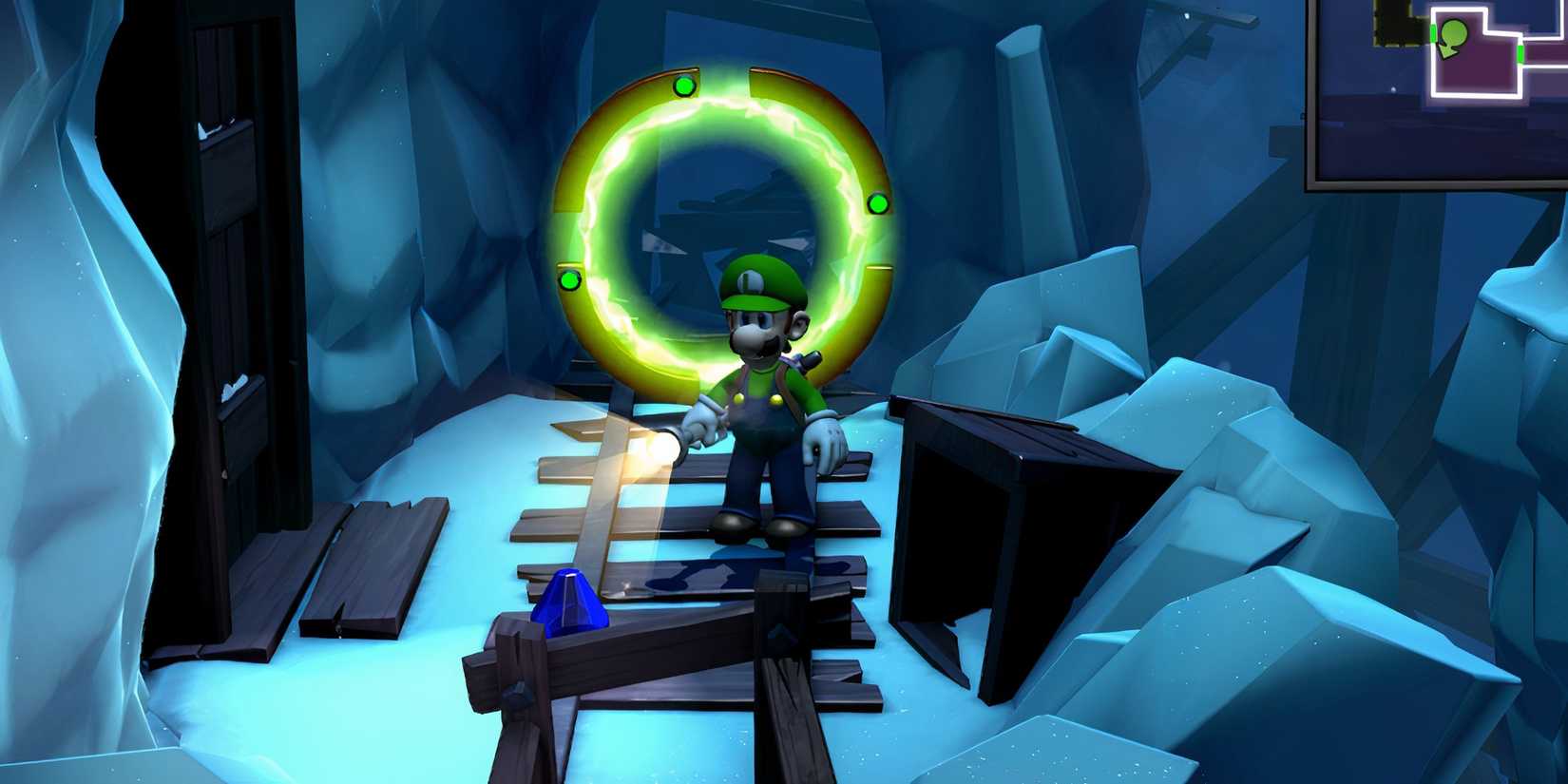Screen dimensions: 1568x784
Task: Click the top green node on the portal ring
Action: coord(682,86)
